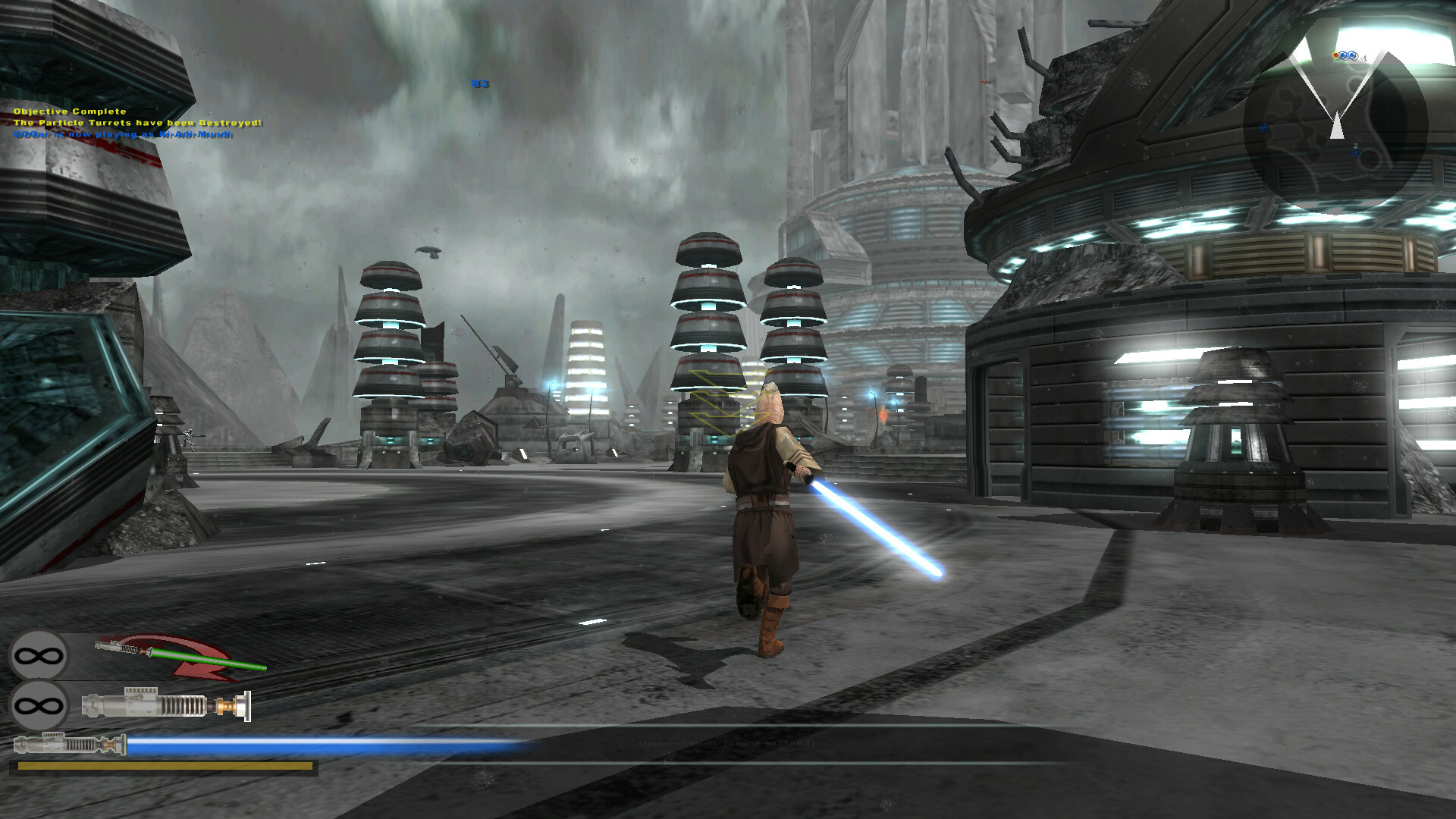Open the Objective Complete message
1456x819 pixels.
click(x=70, y=111)
